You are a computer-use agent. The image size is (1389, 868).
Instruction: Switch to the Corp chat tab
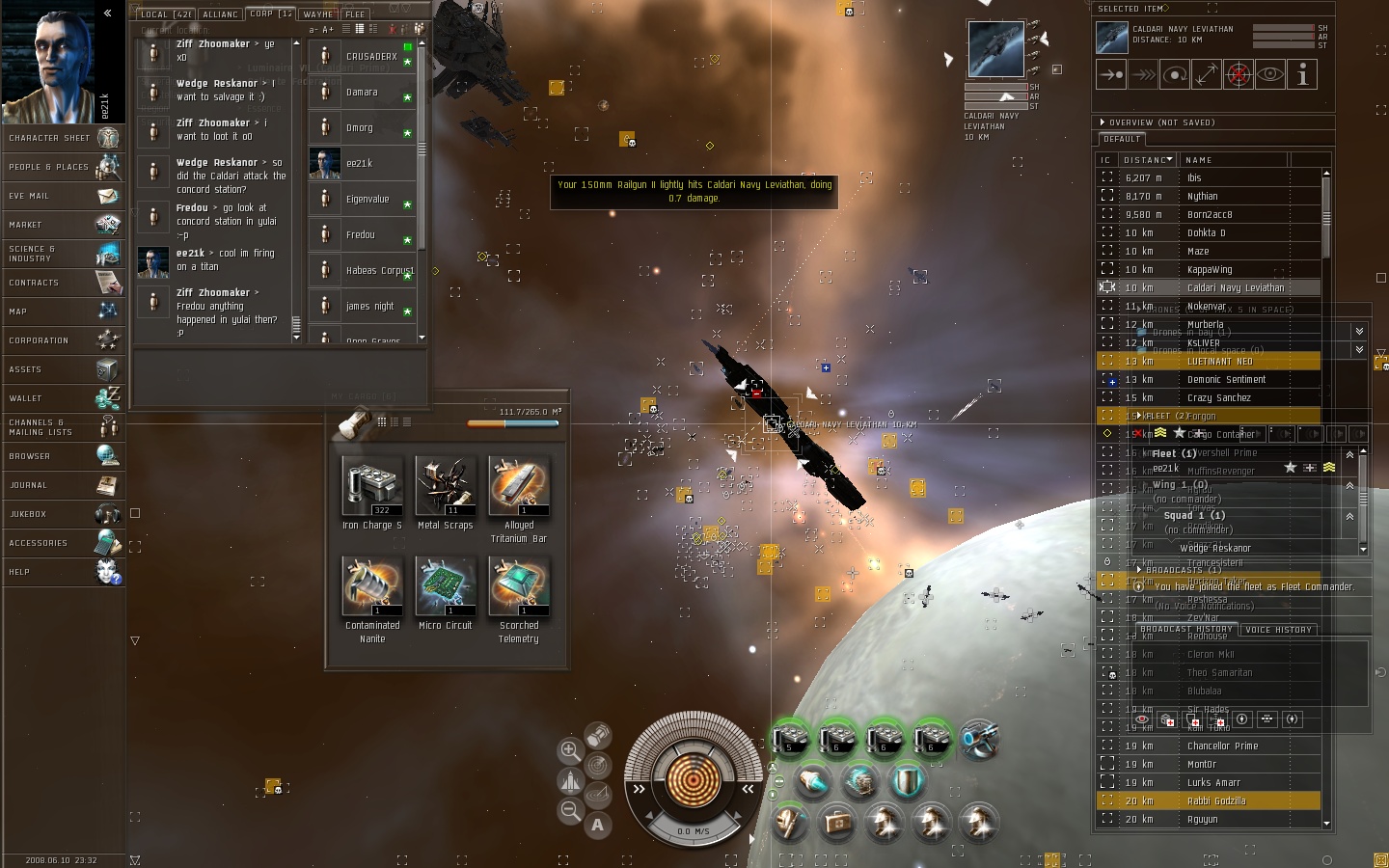click(269, 14)
